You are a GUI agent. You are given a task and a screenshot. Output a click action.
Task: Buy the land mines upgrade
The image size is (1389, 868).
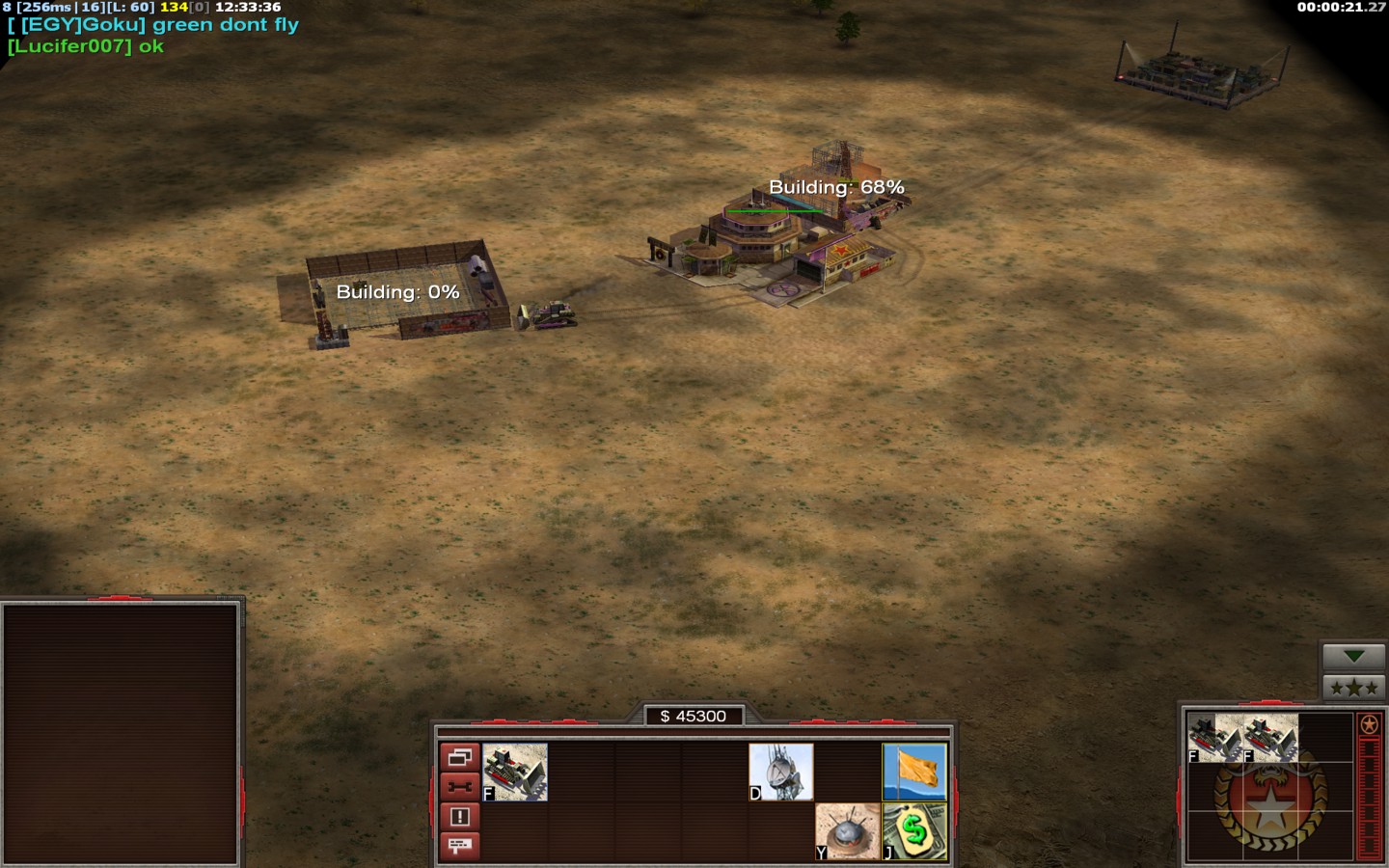pos(848,831)
